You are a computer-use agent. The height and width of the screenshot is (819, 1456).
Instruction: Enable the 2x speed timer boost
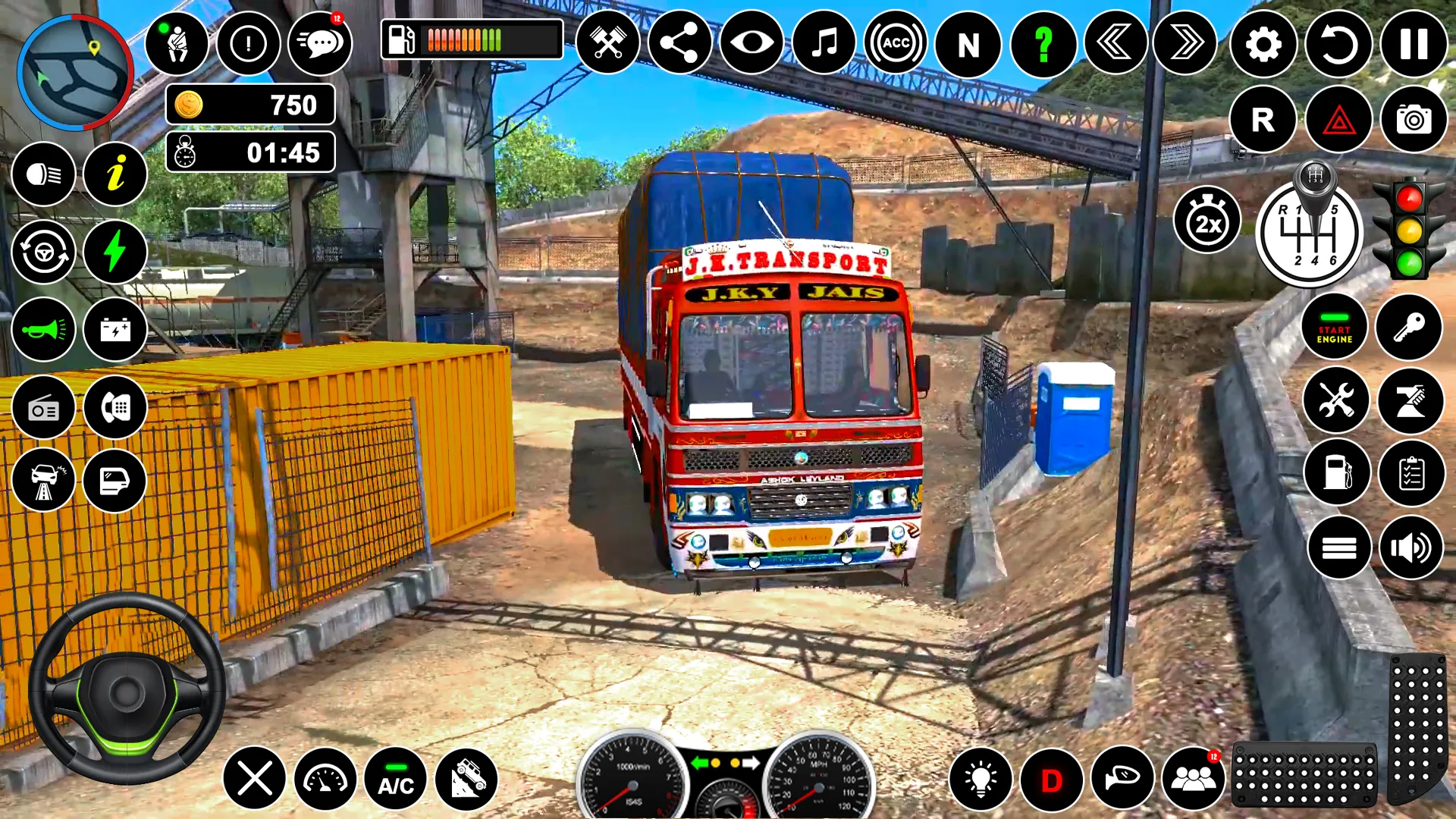[x=1207, y=221]
